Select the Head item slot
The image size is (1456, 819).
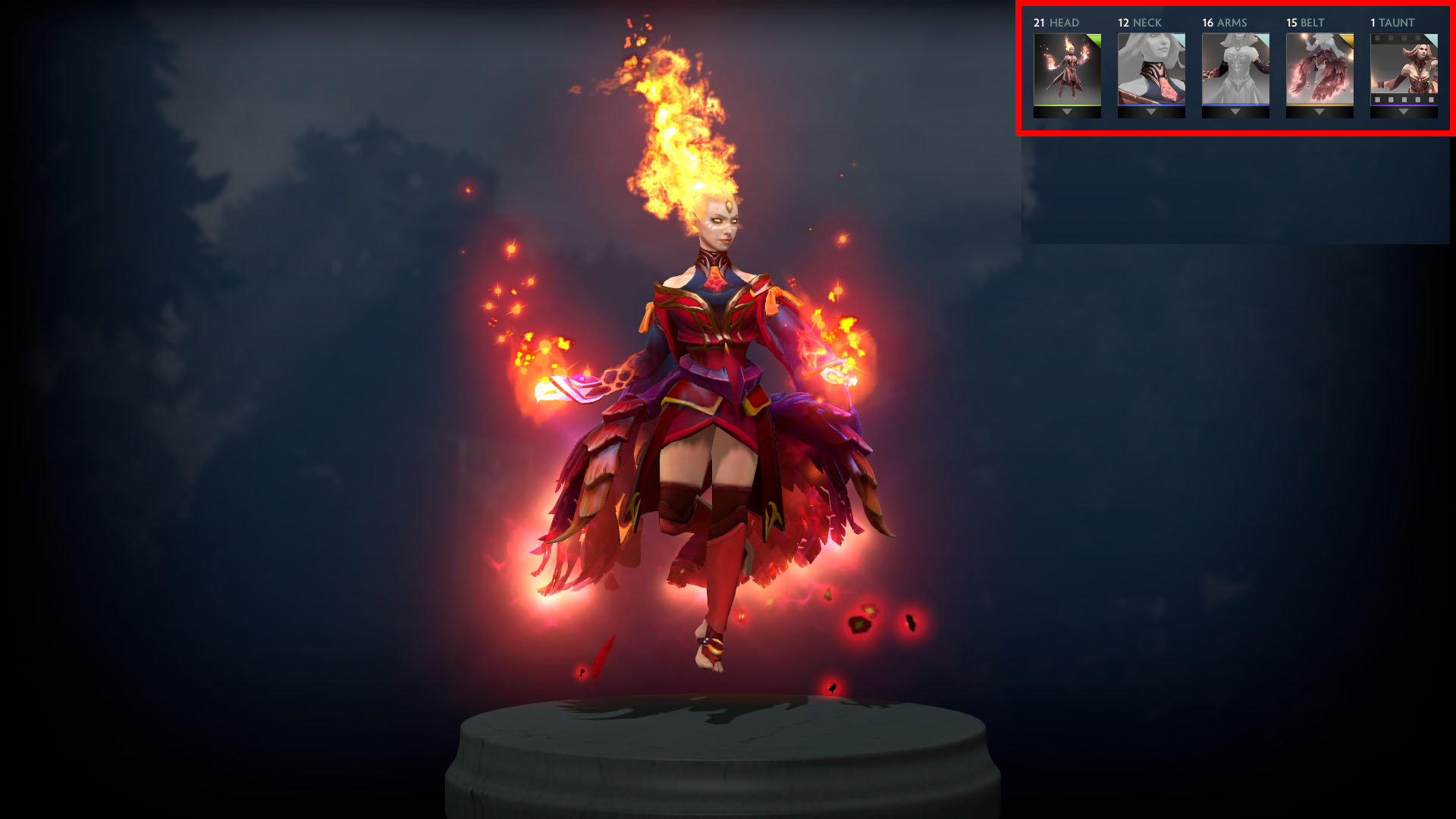(x=1067, y=69)
